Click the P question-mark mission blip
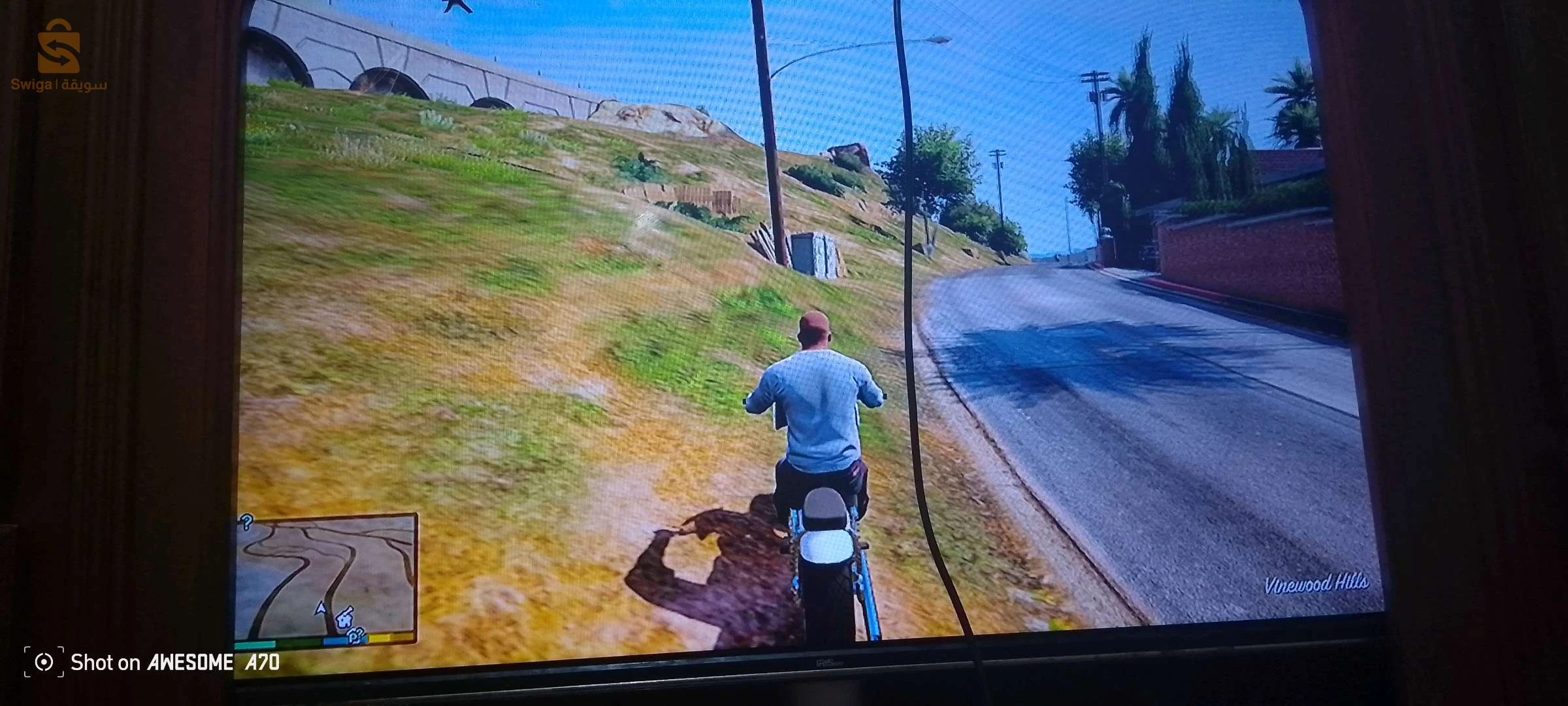The width and height of the screenshot is (1568, 706). [x=355, y=635]
